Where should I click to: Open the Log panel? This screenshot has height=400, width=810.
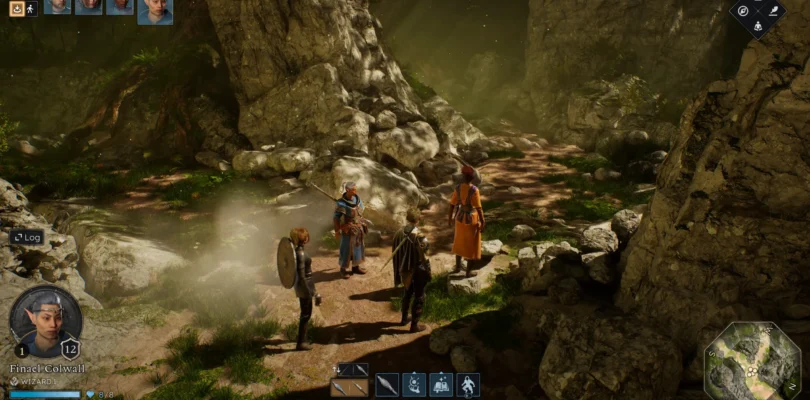click(27, 238)
